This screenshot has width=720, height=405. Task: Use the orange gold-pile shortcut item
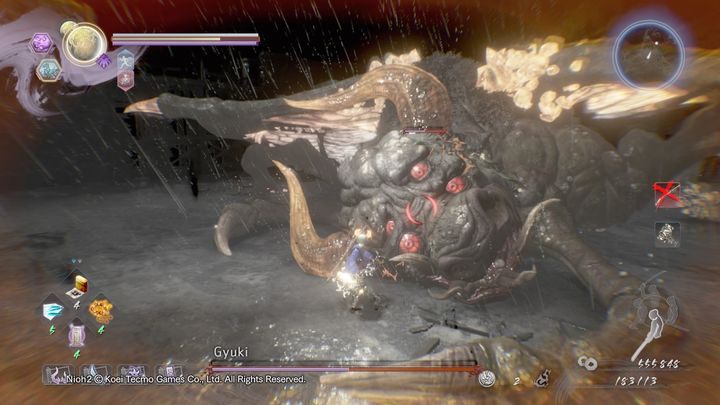pos(100,310)
